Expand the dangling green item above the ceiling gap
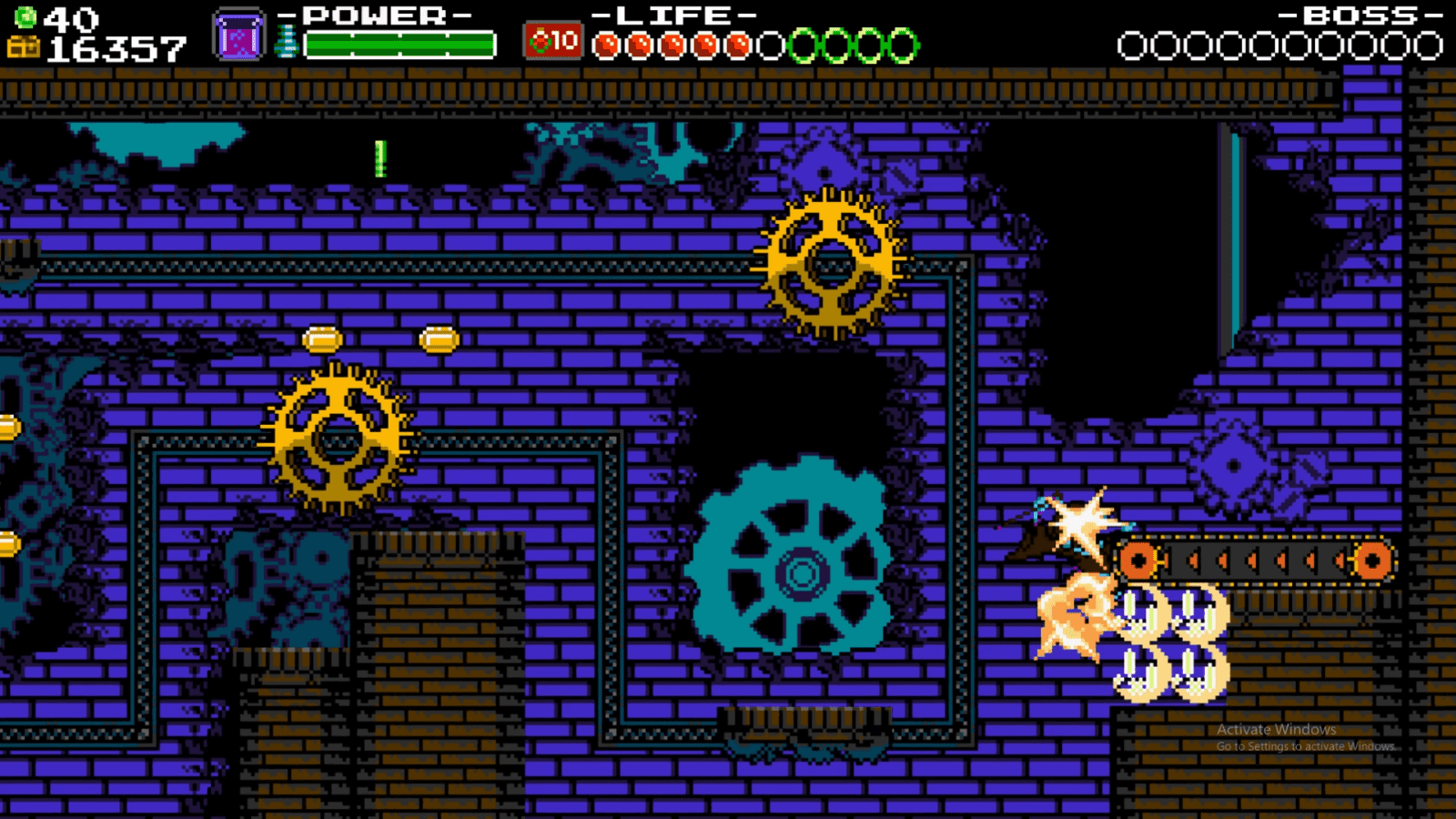 coord(380,159)
